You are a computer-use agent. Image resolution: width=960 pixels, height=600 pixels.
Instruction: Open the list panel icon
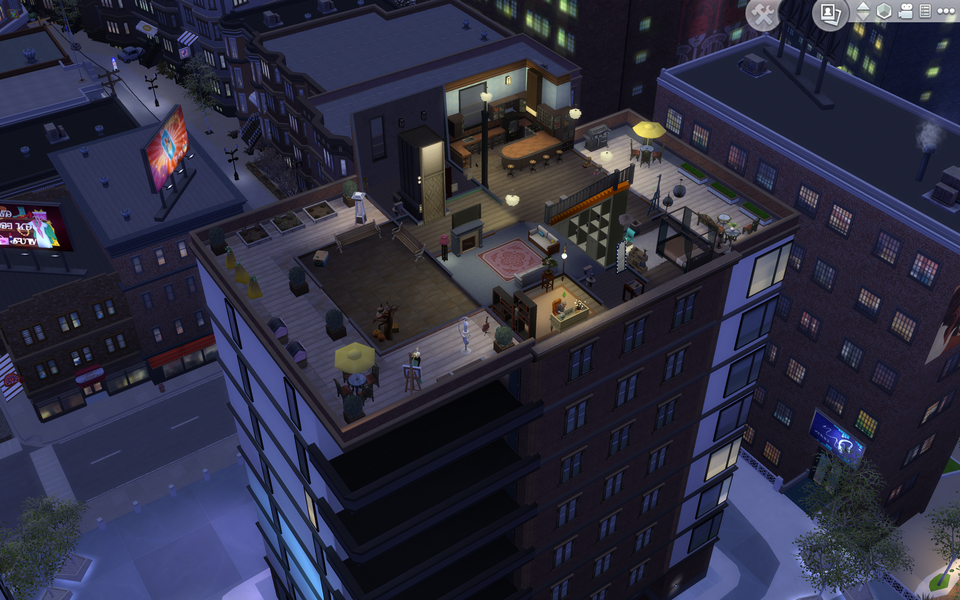(x=925, y=11)
